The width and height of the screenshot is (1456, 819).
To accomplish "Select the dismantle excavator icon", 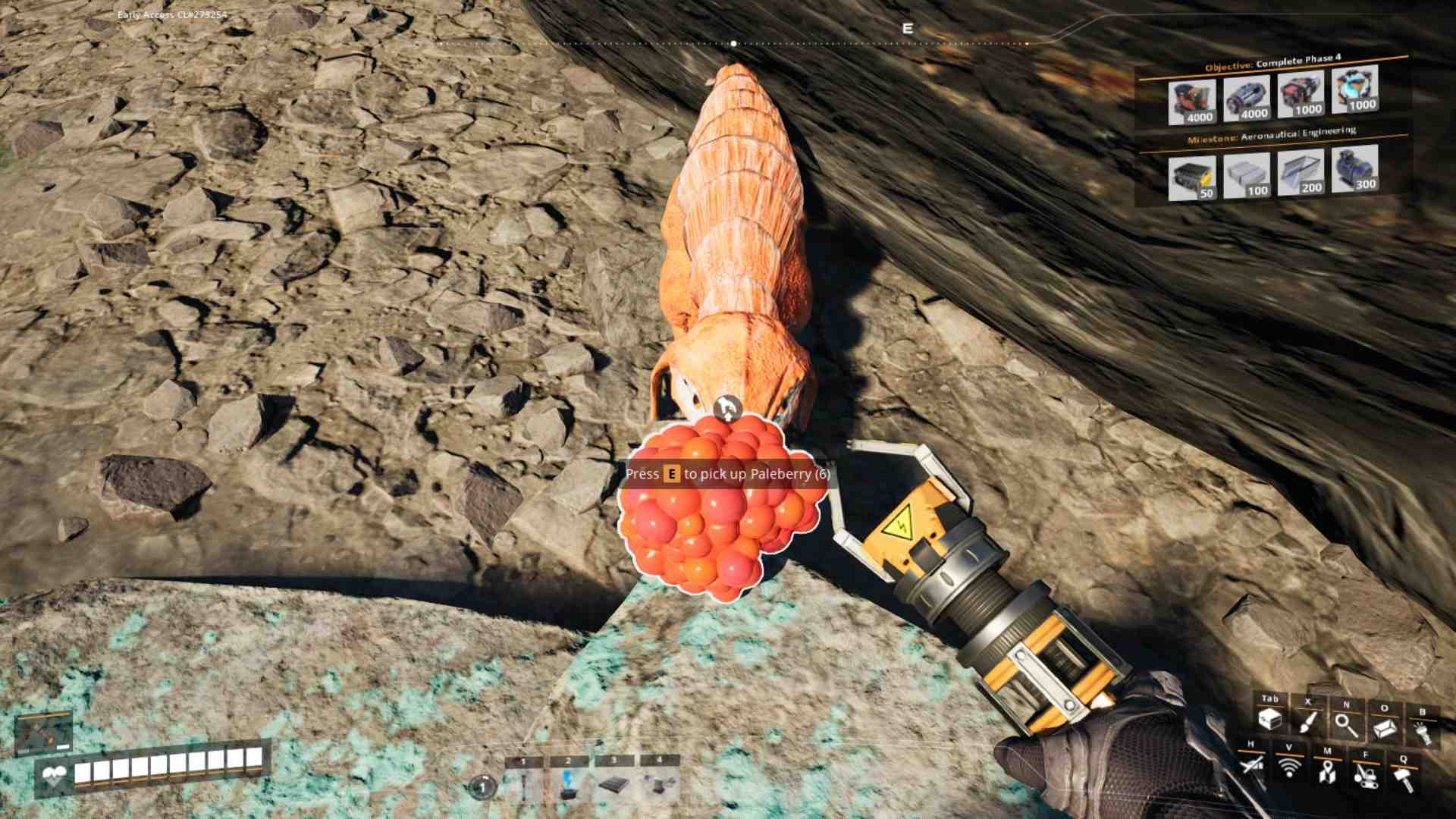I will 1365,775.
